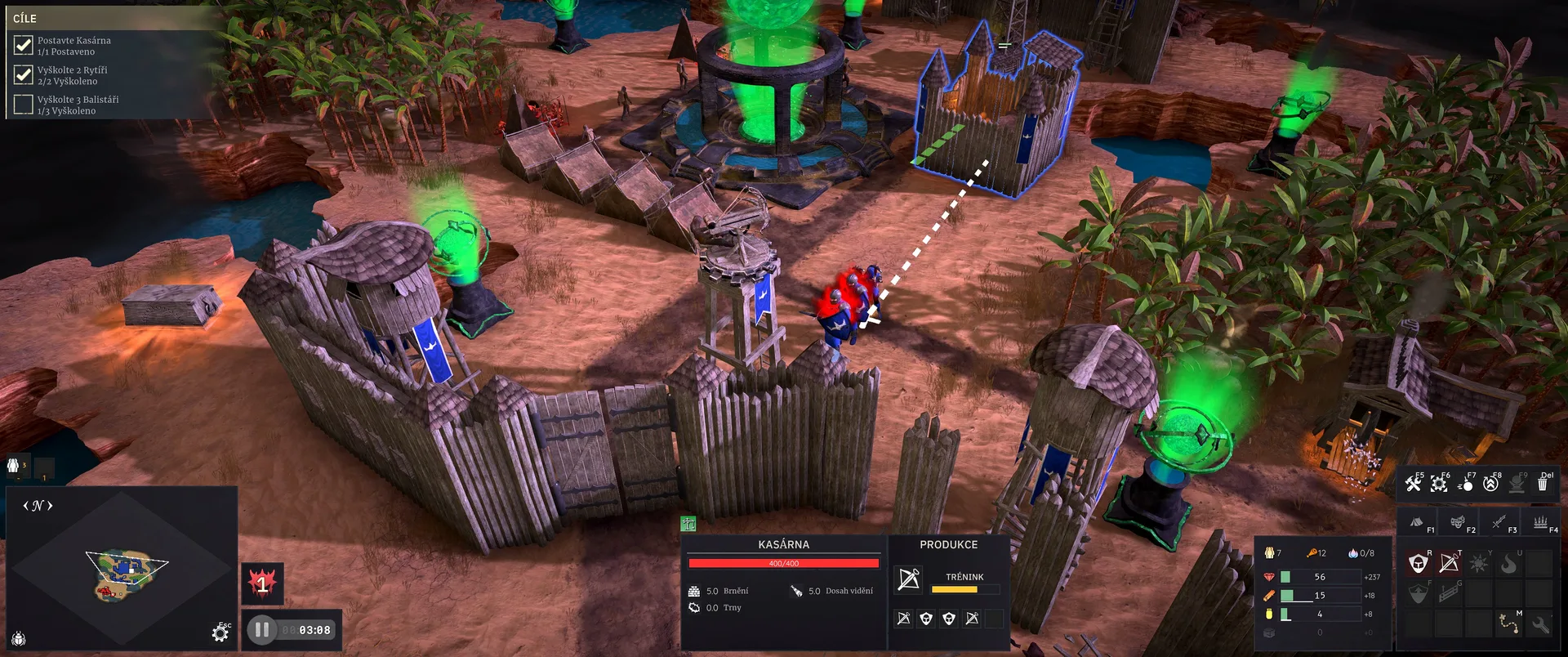The height and width of the screenshot is (657, 1568).
Task: Train a crossbowman from the command grid
Action: coord(1449,563)
